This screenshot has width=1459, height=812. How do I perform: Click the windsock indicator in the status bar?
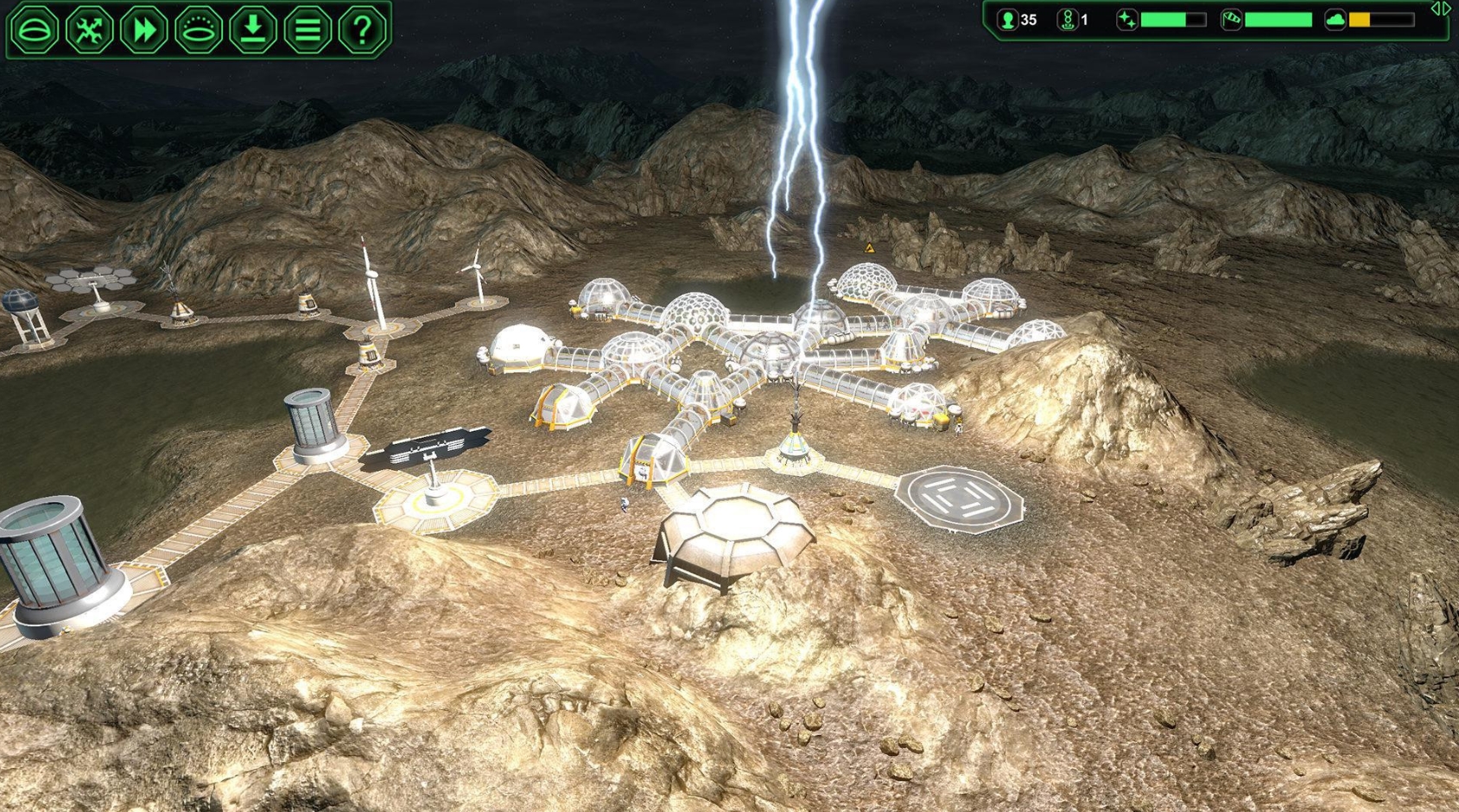pos(1230,20)
